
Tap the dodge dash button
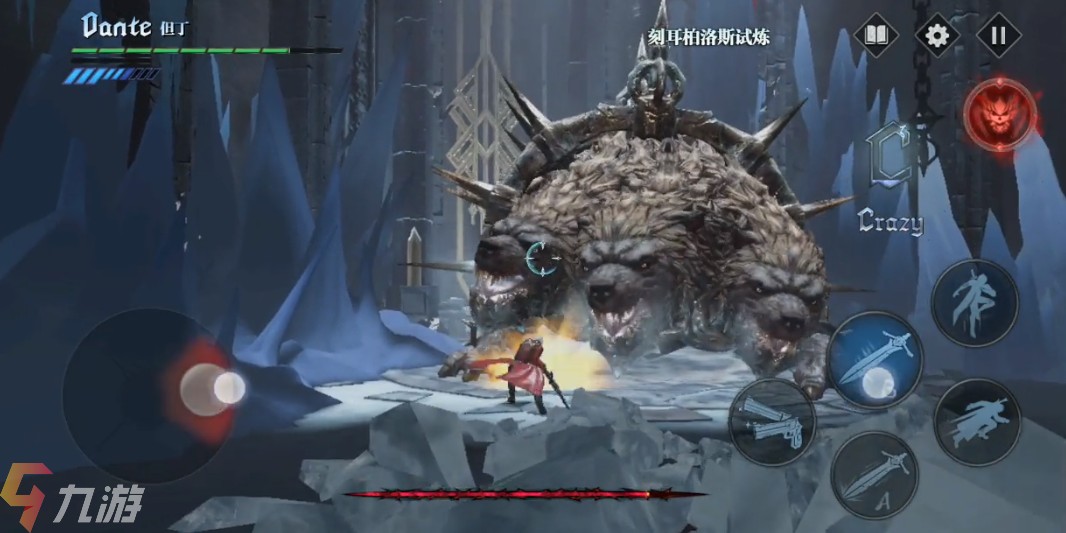(x=977, y=421)
